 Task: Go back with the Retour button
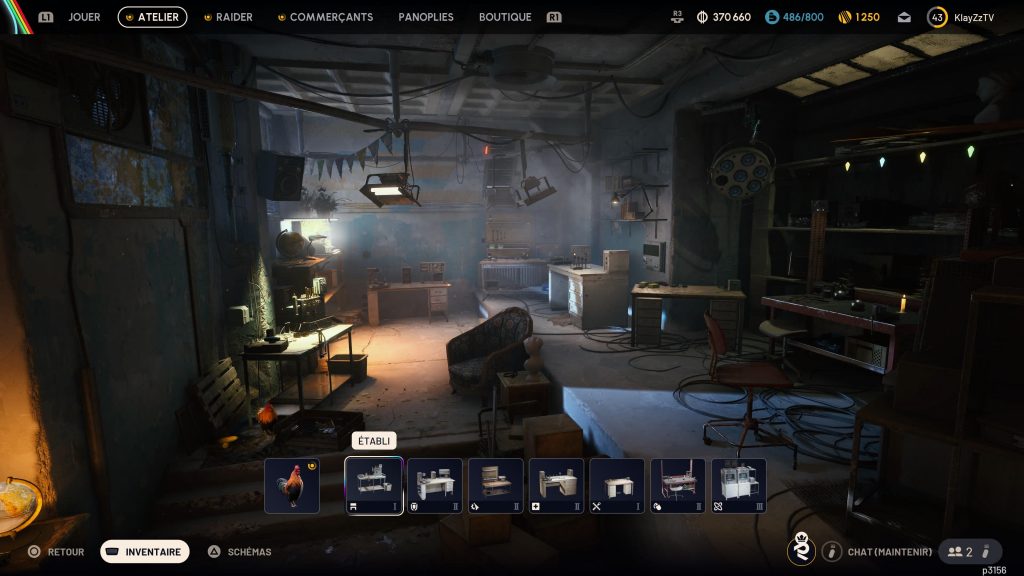(x=56, y=551)
